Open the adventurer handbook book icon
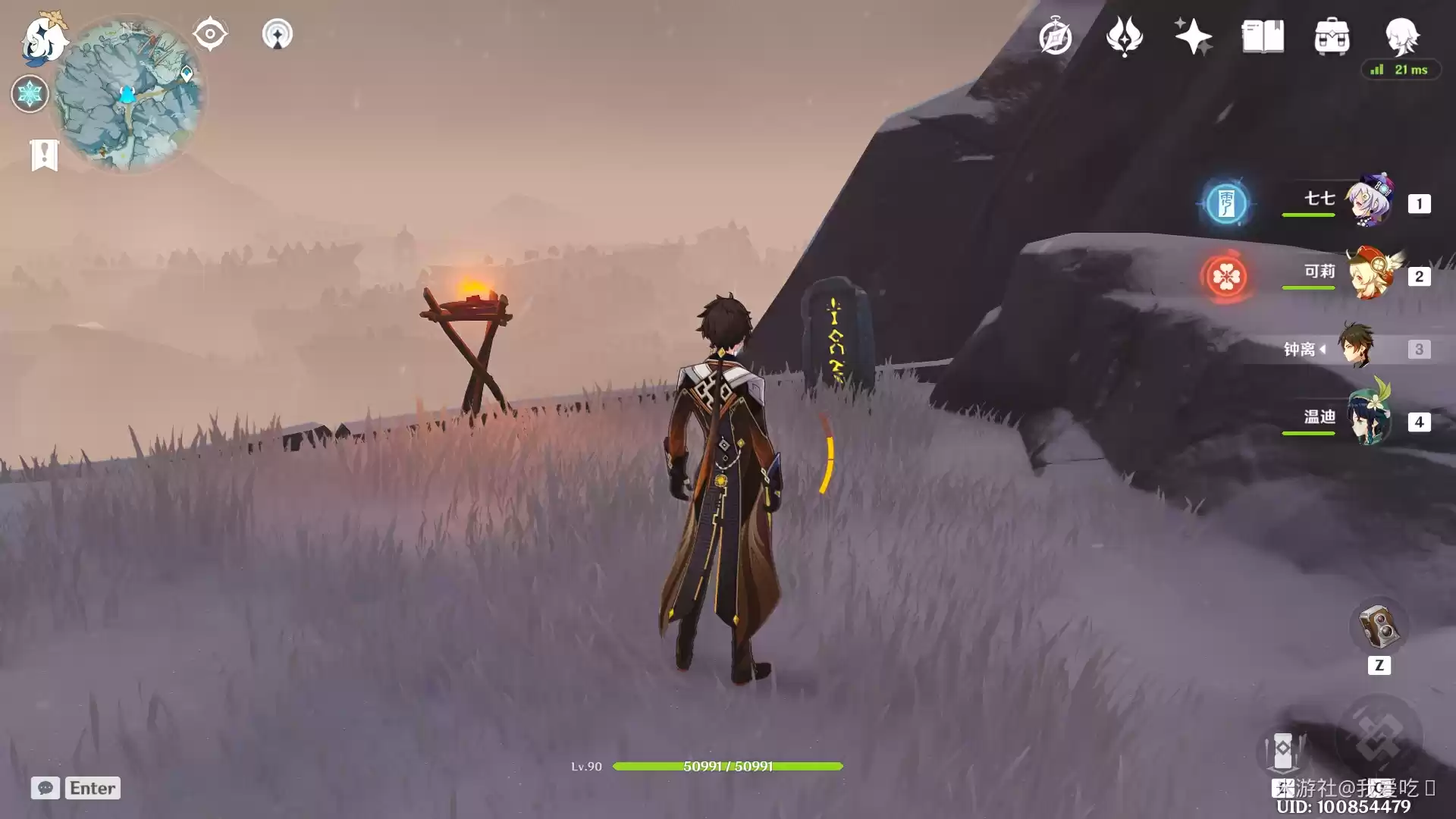Screen dimensions: 1456x819 point(1263,37)
